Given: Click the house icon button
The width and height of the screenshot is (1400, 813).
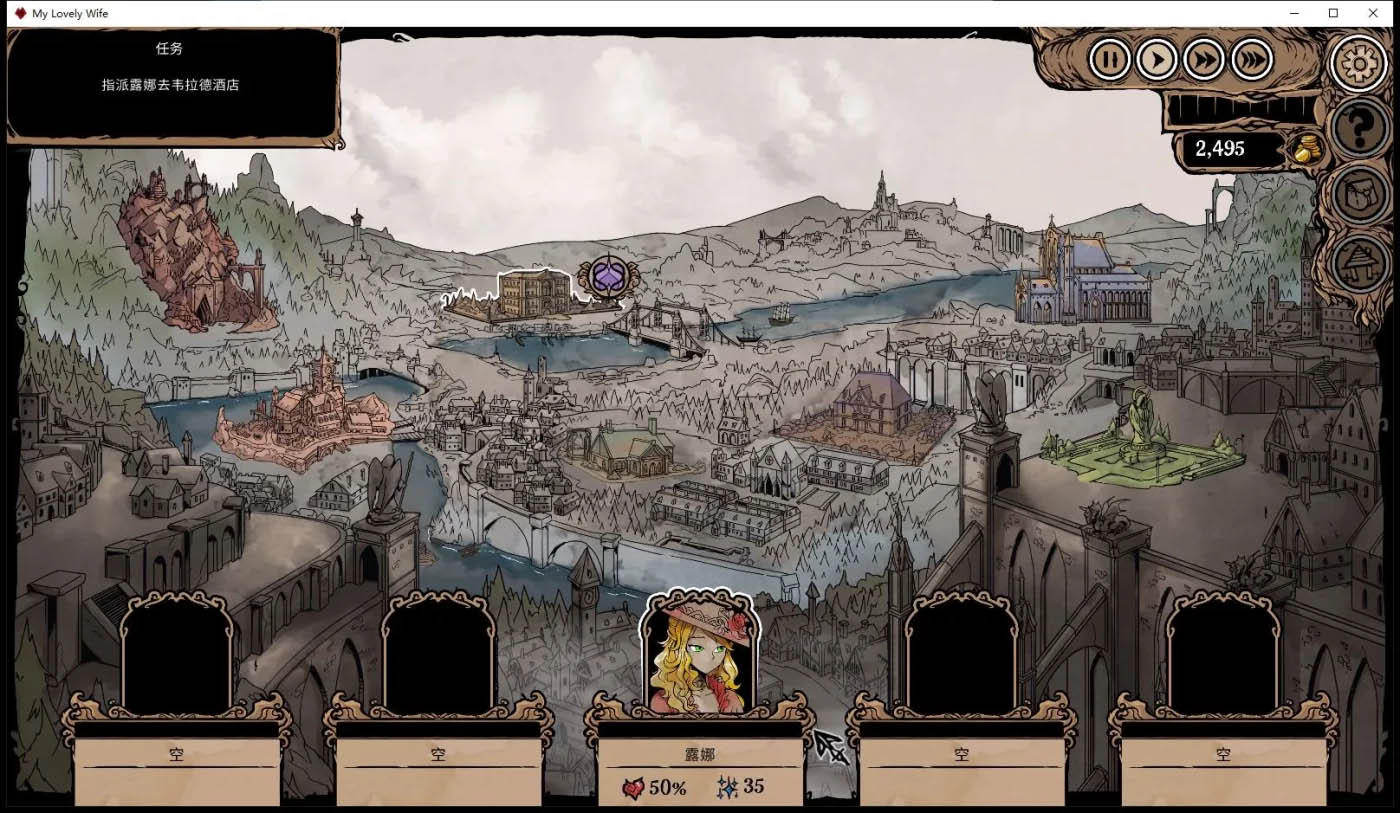Looking at the screenshot, I should click(x=1360, y=262).
